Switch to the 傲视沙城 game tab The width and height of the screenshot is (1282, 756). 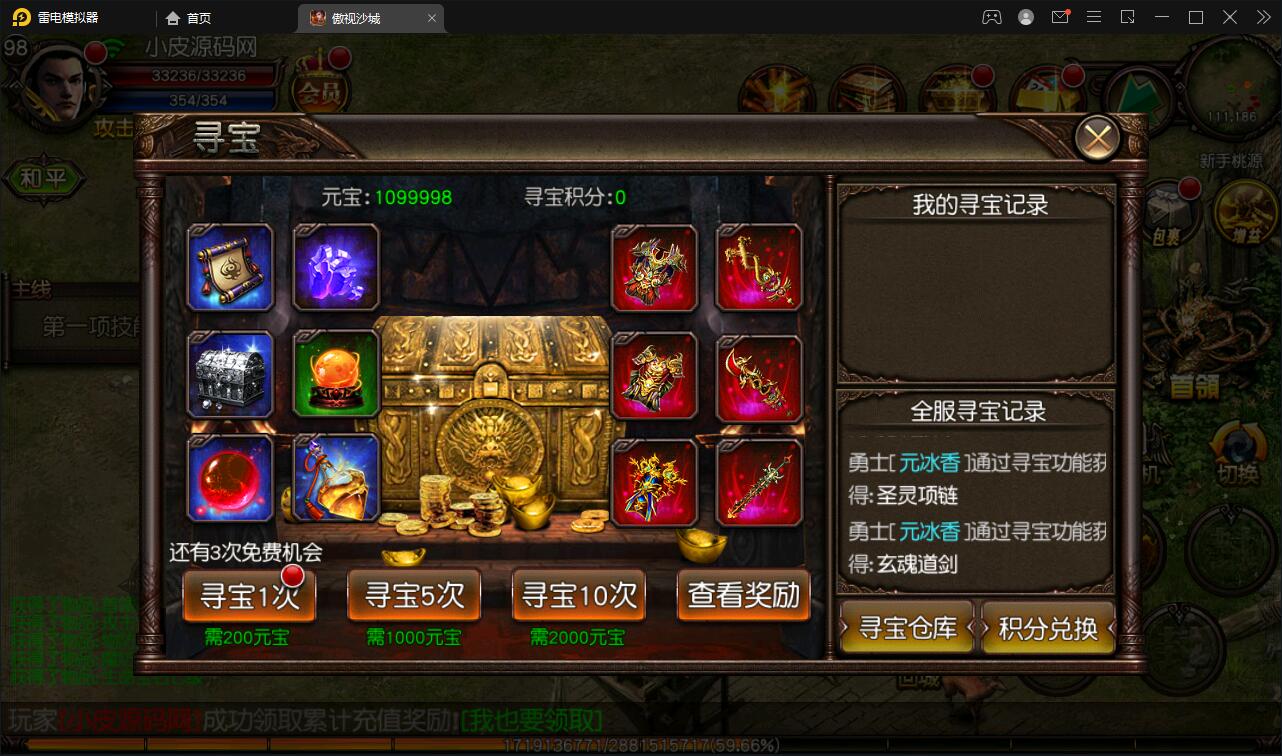[362, 17]
